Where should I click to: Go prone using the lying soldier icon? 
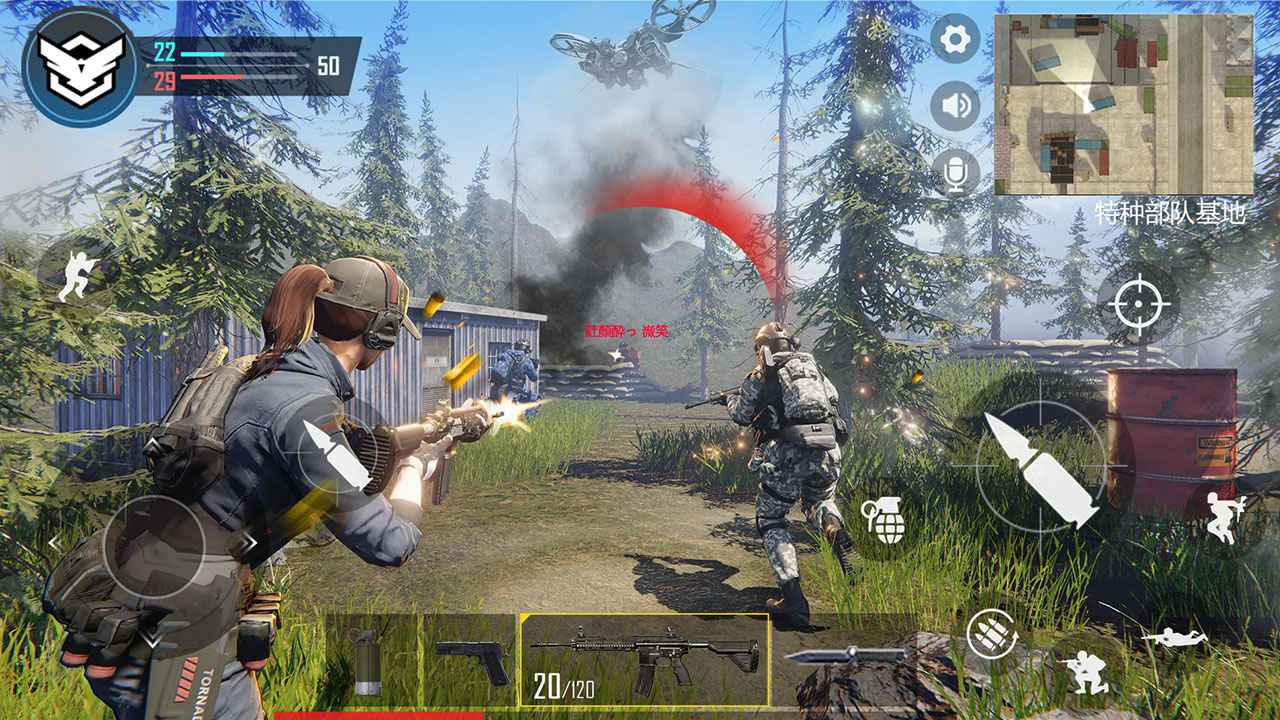(x=1175, y=637)
